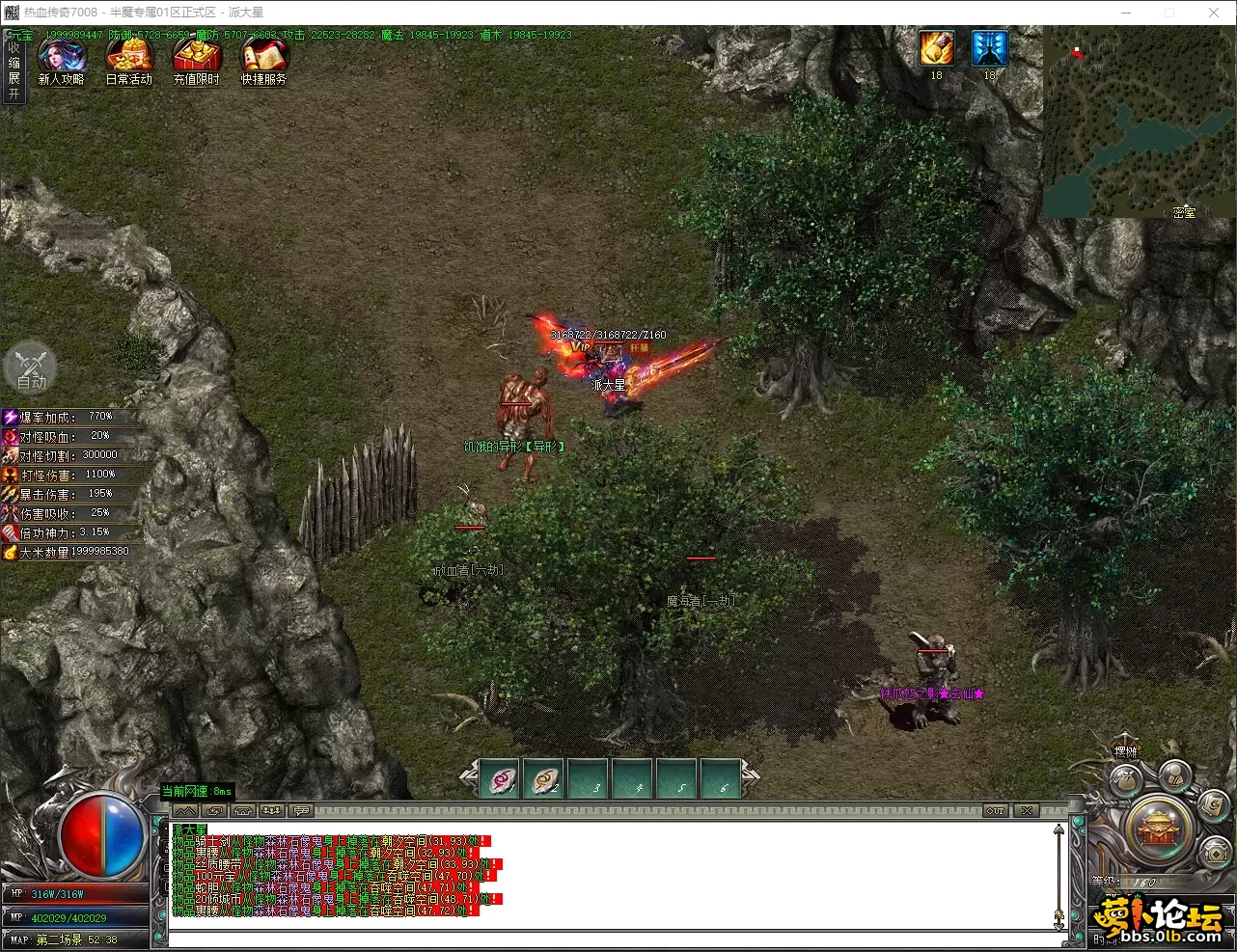The image size is (1237, 952).
Task: Select the blue figure buff icon
Action: [x=989, y=48]
